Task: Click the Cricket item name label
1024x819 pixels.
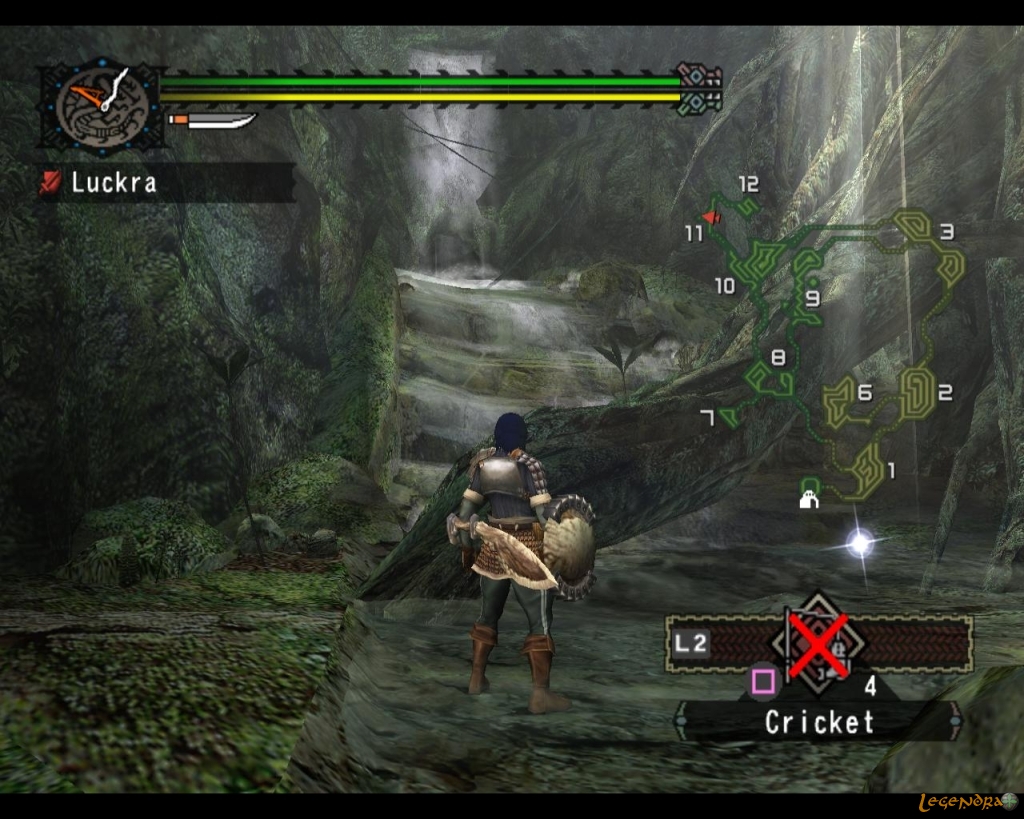Action: 819,722
